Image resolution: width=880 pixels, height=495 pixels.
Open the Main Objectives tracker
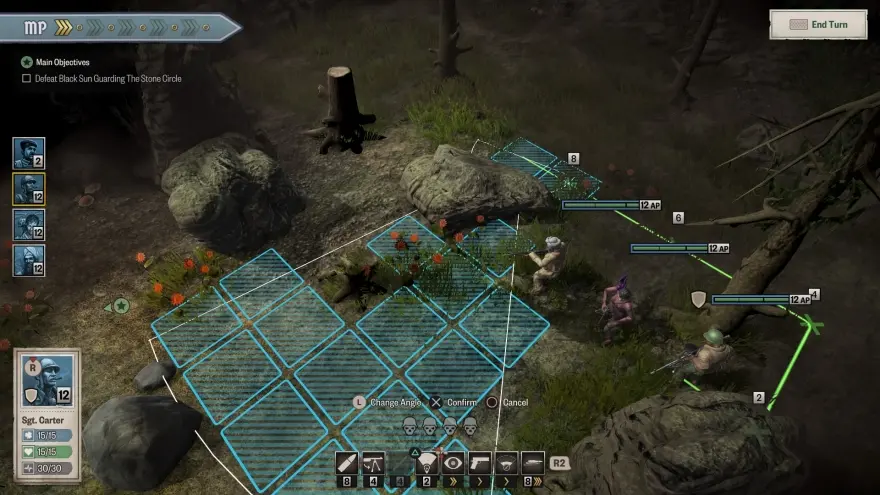[x=69, y=62]
